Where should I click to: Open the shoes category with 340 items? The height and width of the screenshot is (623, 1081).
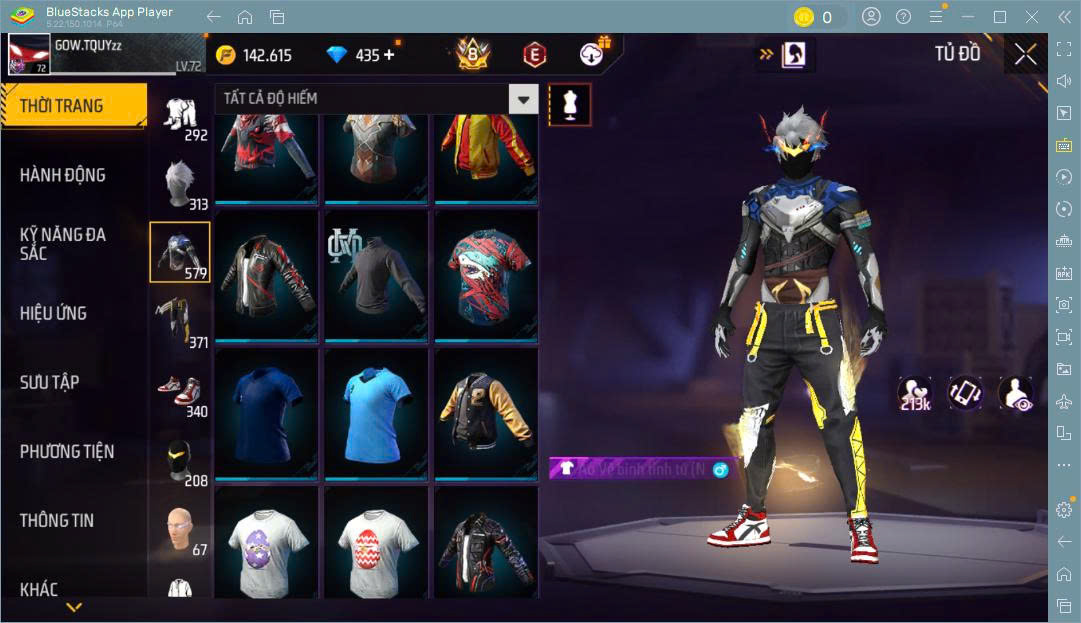point(180,393)
